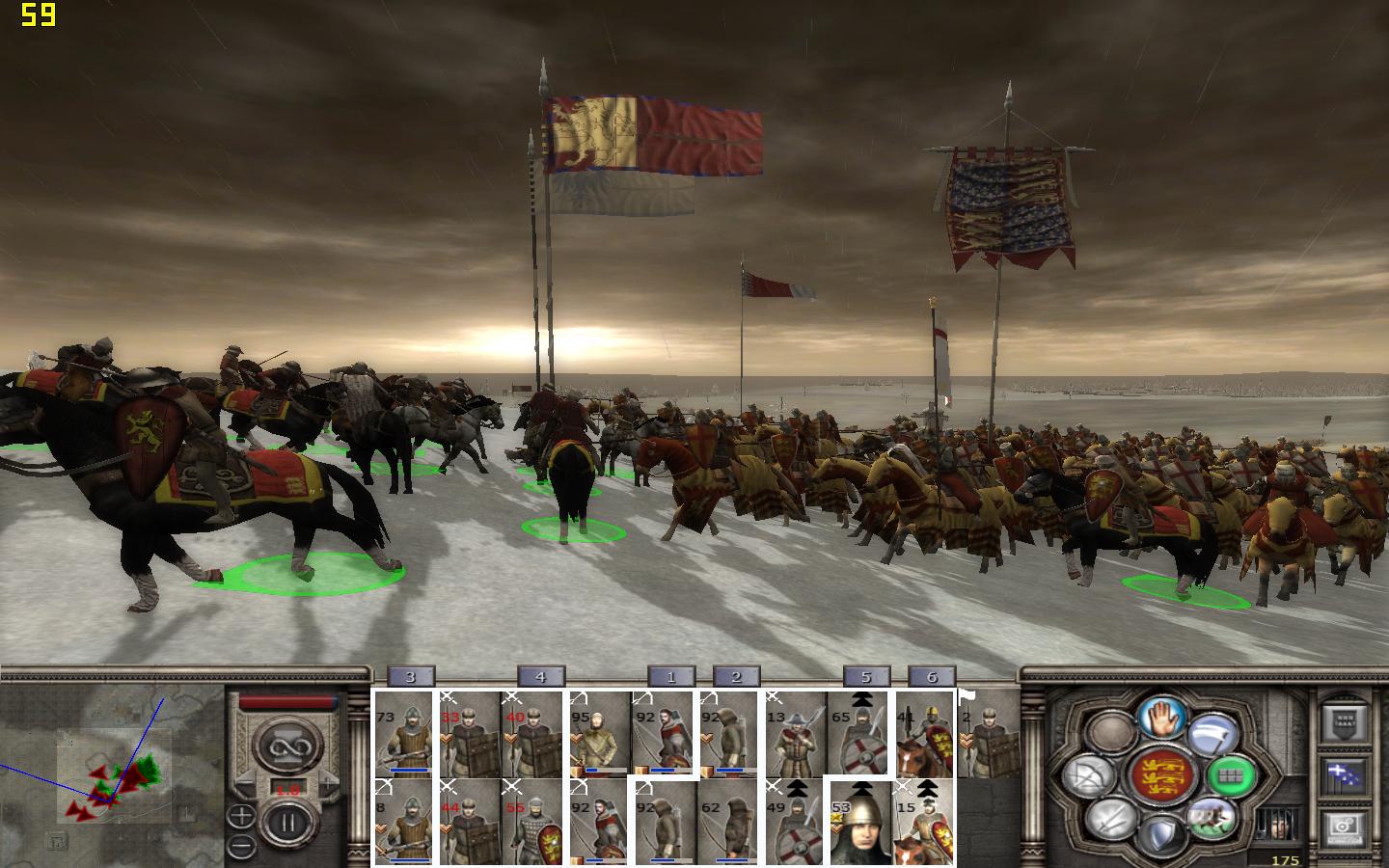Order troops to halt with hand icon
Screen dimensions: 1389x868
[x=1159, y=719]
